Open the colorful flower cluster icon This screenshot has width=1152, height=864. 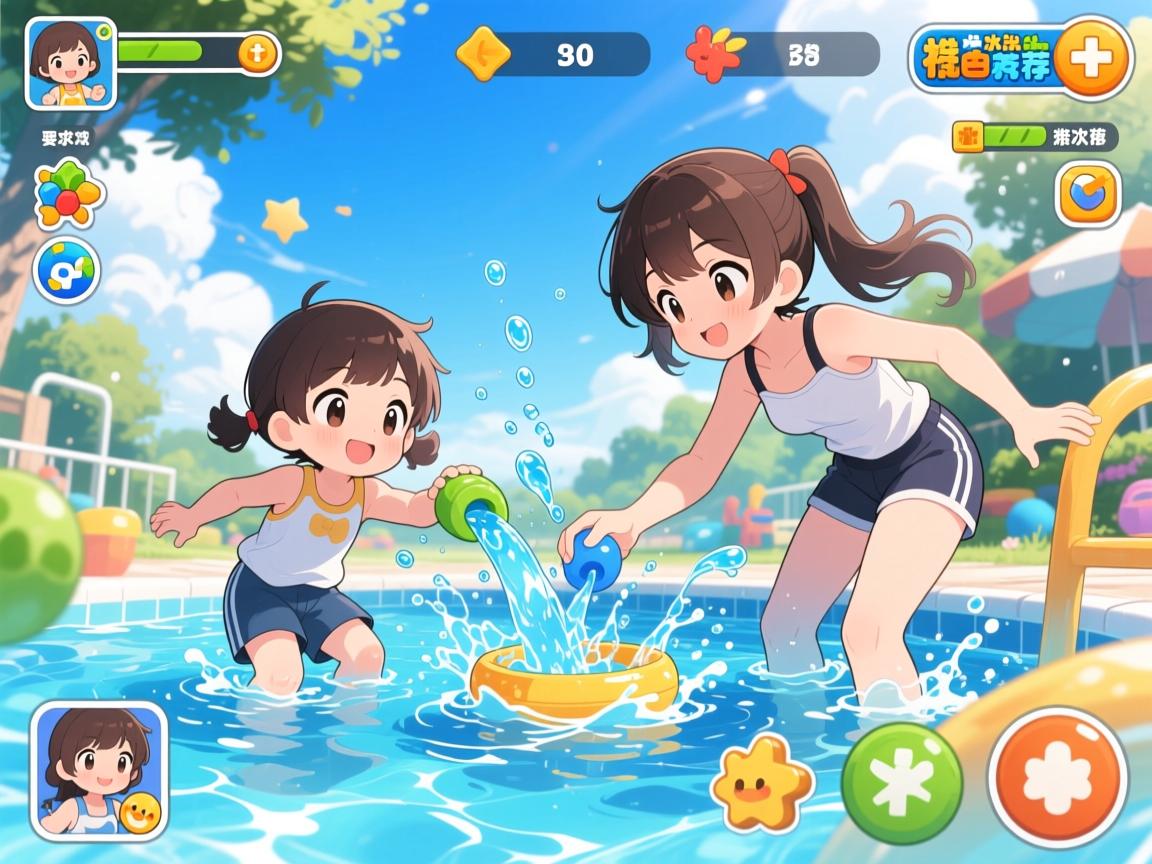pyautogui.click(x=68, y=193)
